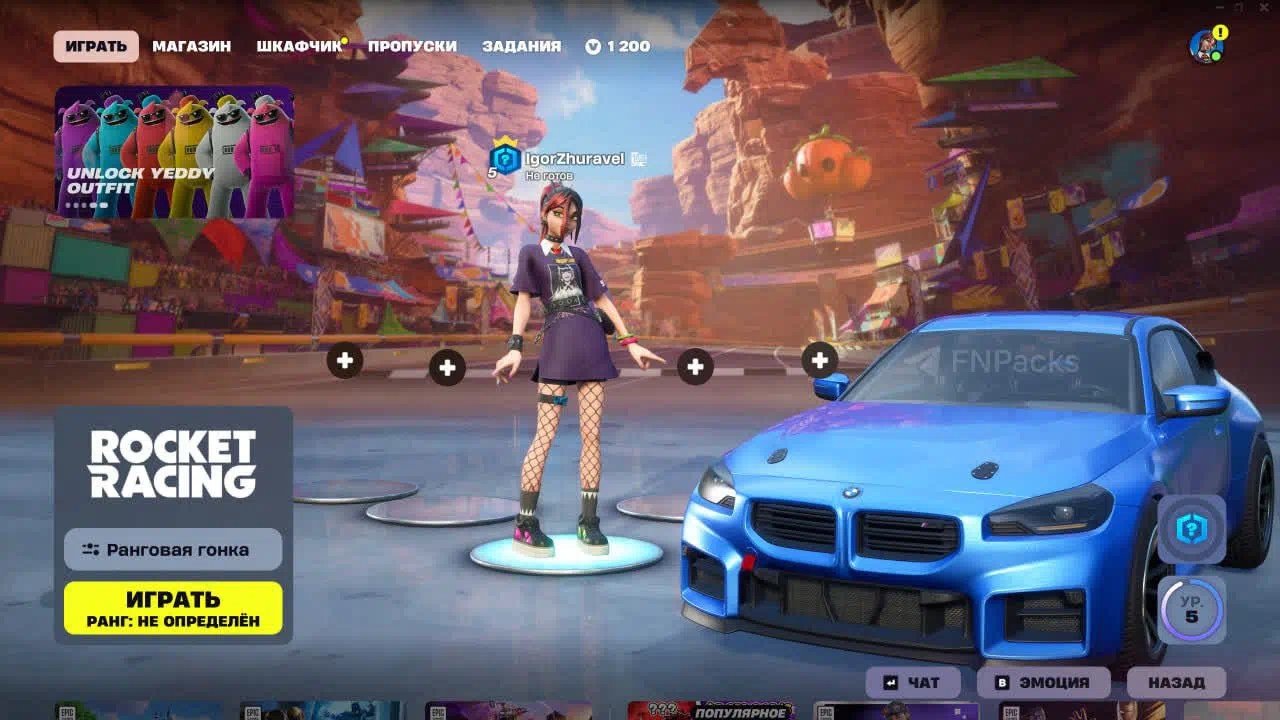1280x720 pixels.
Task: View the Unlock Yeddy Outfit banner
Action: click(x=174, y=151)
